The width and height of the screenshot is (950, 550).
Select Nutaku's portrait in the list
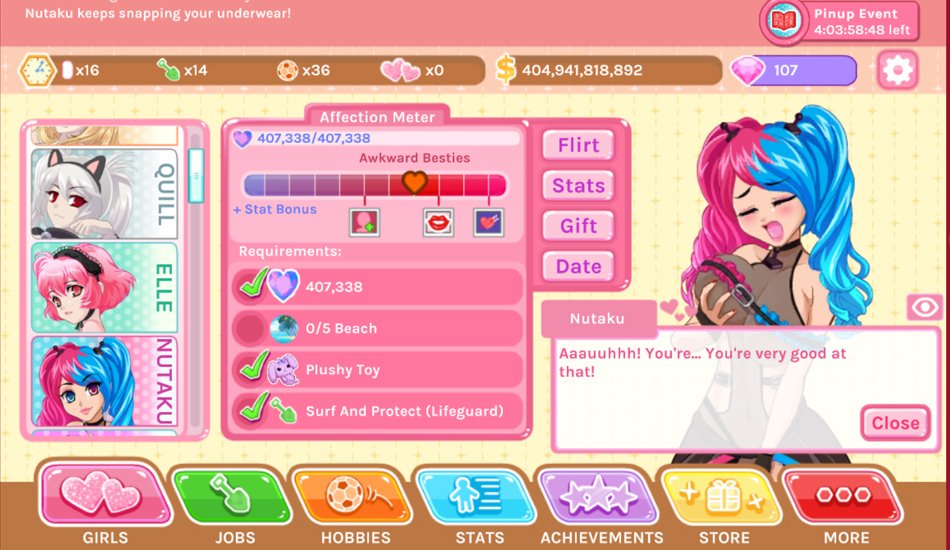(x=104, y=381)
